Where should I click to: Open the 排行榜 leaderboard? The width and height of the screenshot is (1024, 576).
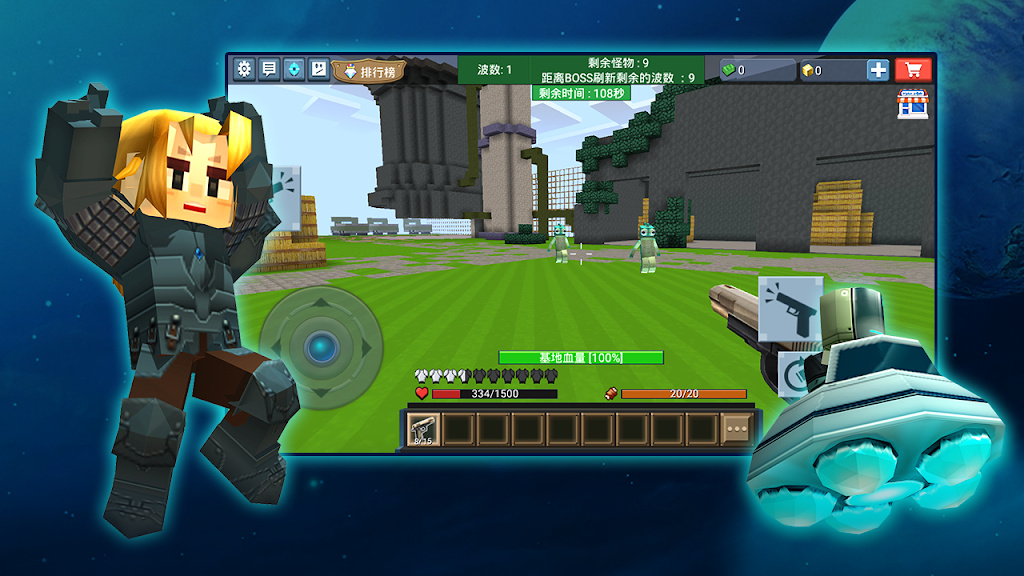click(x=371, y=71)
